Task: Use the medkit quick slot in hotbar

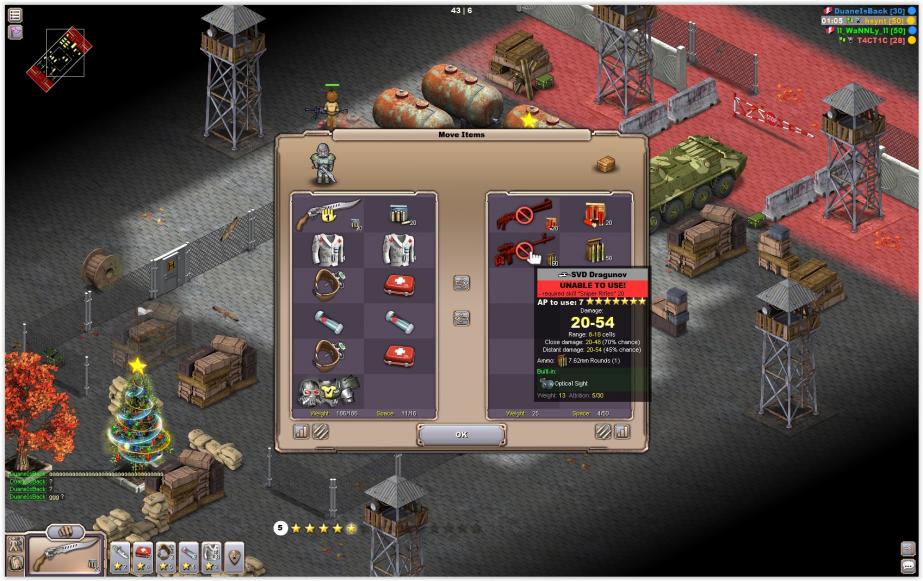Action: click(x=143, y=553)
